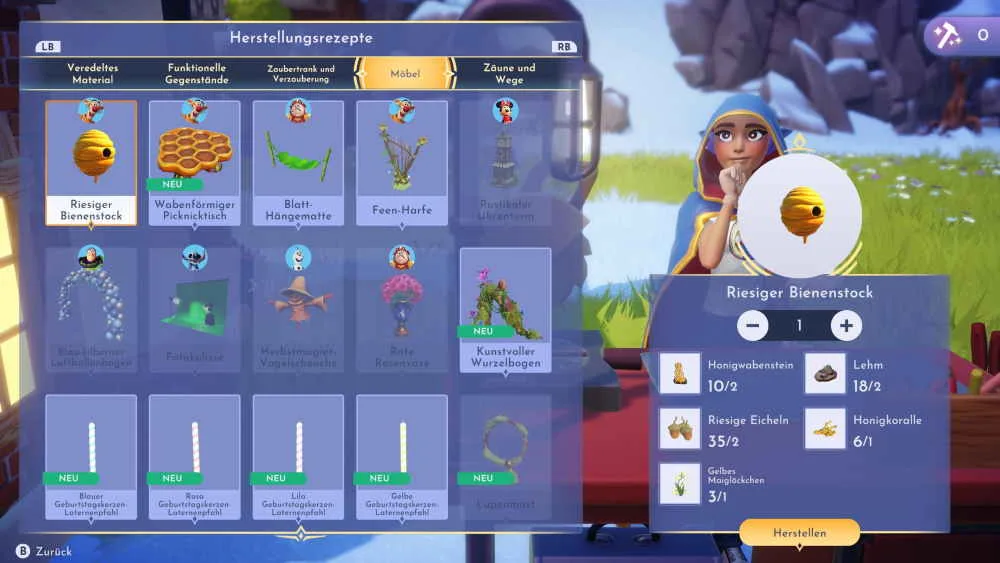Image resolution: width=1000 pixels, height=563 pixels.
Task: Choose the Wabenförmiger Picknicktisch recipe
Action: point(195,162)
